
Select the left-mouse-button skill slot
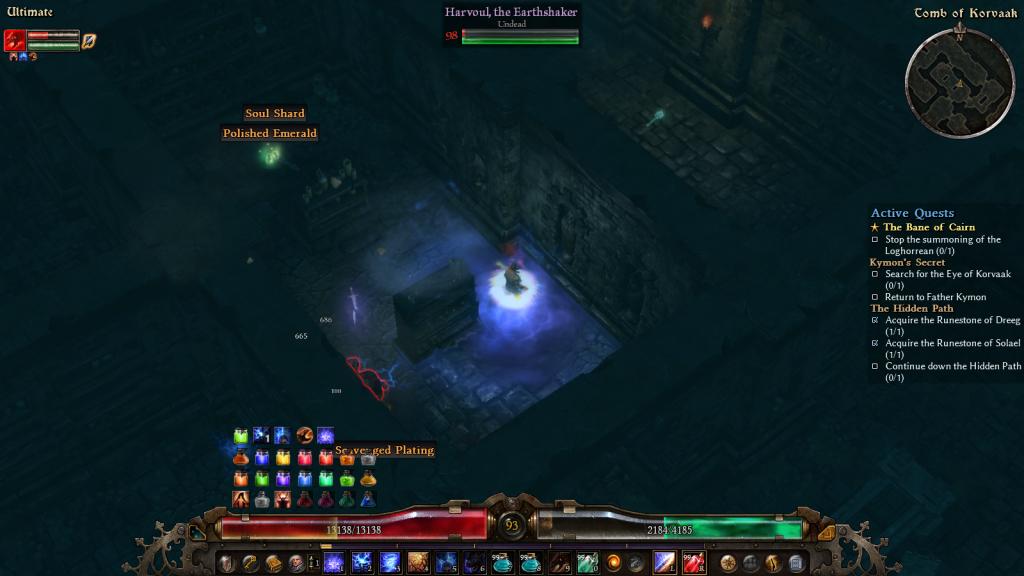click(x=665, y=562)
